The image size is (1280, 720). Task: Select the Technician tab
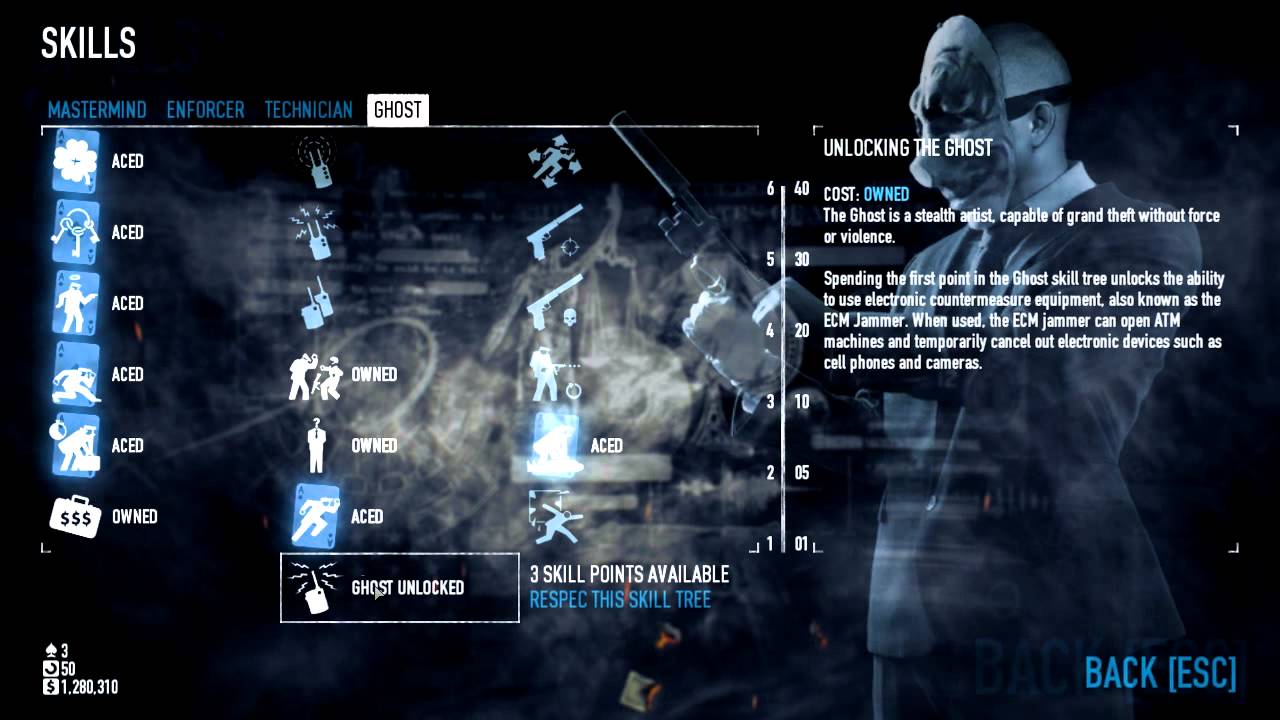tap(308, 110)
